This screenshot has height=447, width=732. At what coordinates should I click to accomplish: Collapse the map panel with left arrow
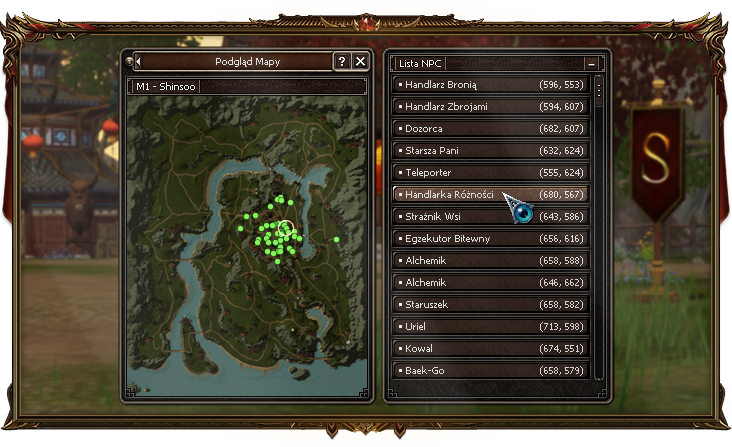pyautogui.click(x=138, y=62)
